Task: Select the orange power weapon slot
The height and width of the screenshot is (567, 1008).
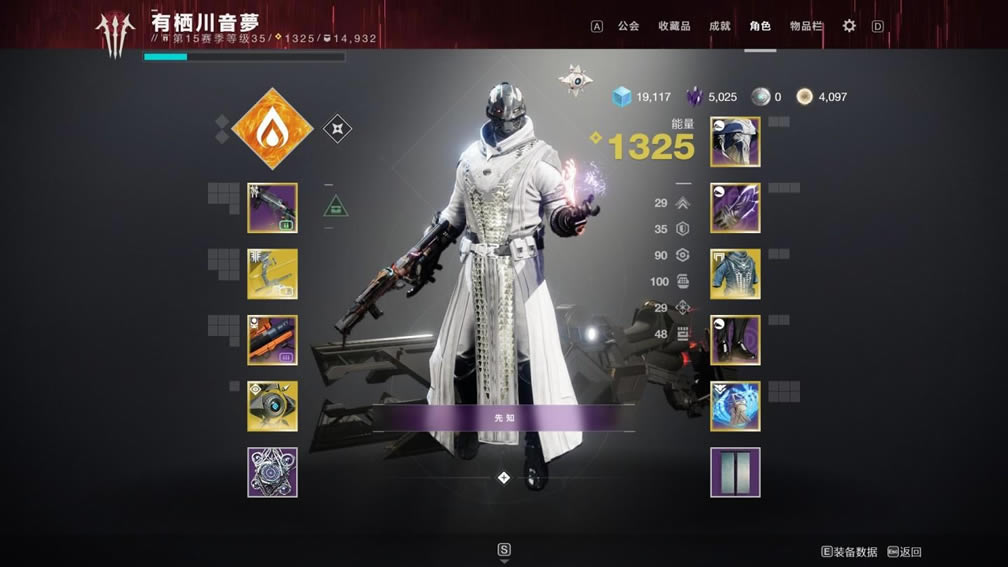Action: click(272, 340)
